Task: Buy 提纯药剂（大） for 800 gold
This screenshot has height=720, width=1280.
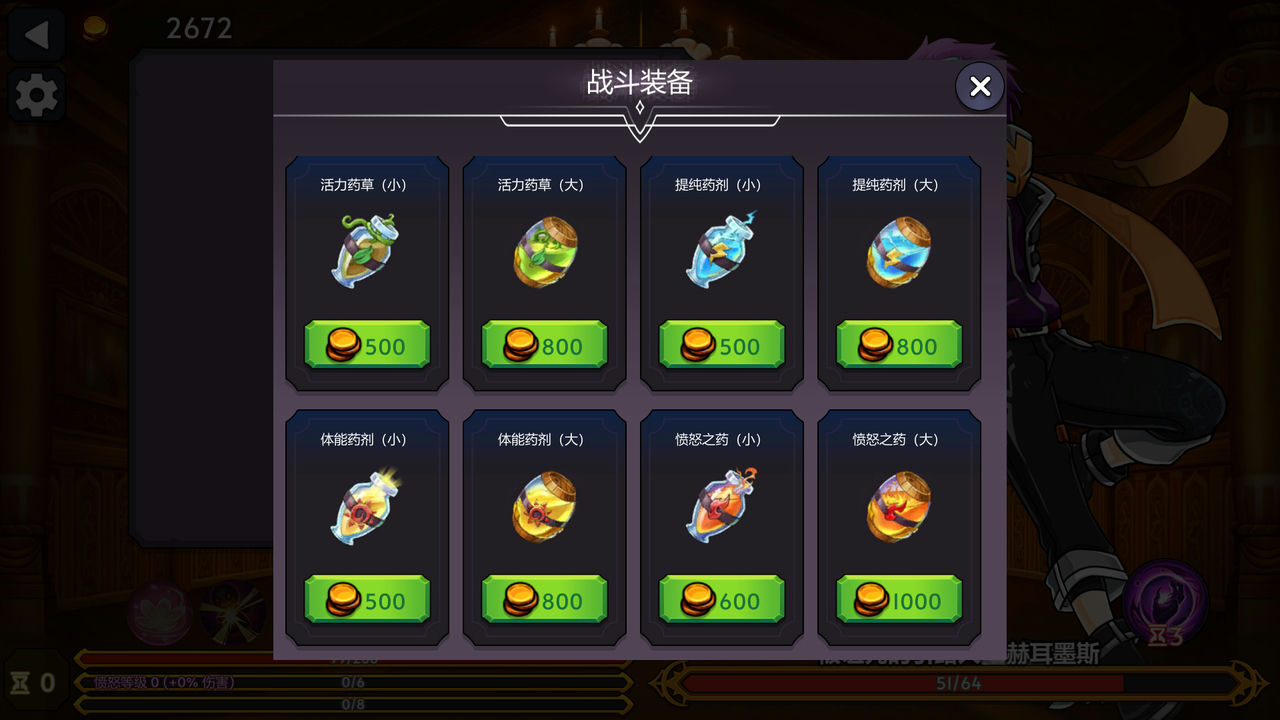Action: coord(898,344)
